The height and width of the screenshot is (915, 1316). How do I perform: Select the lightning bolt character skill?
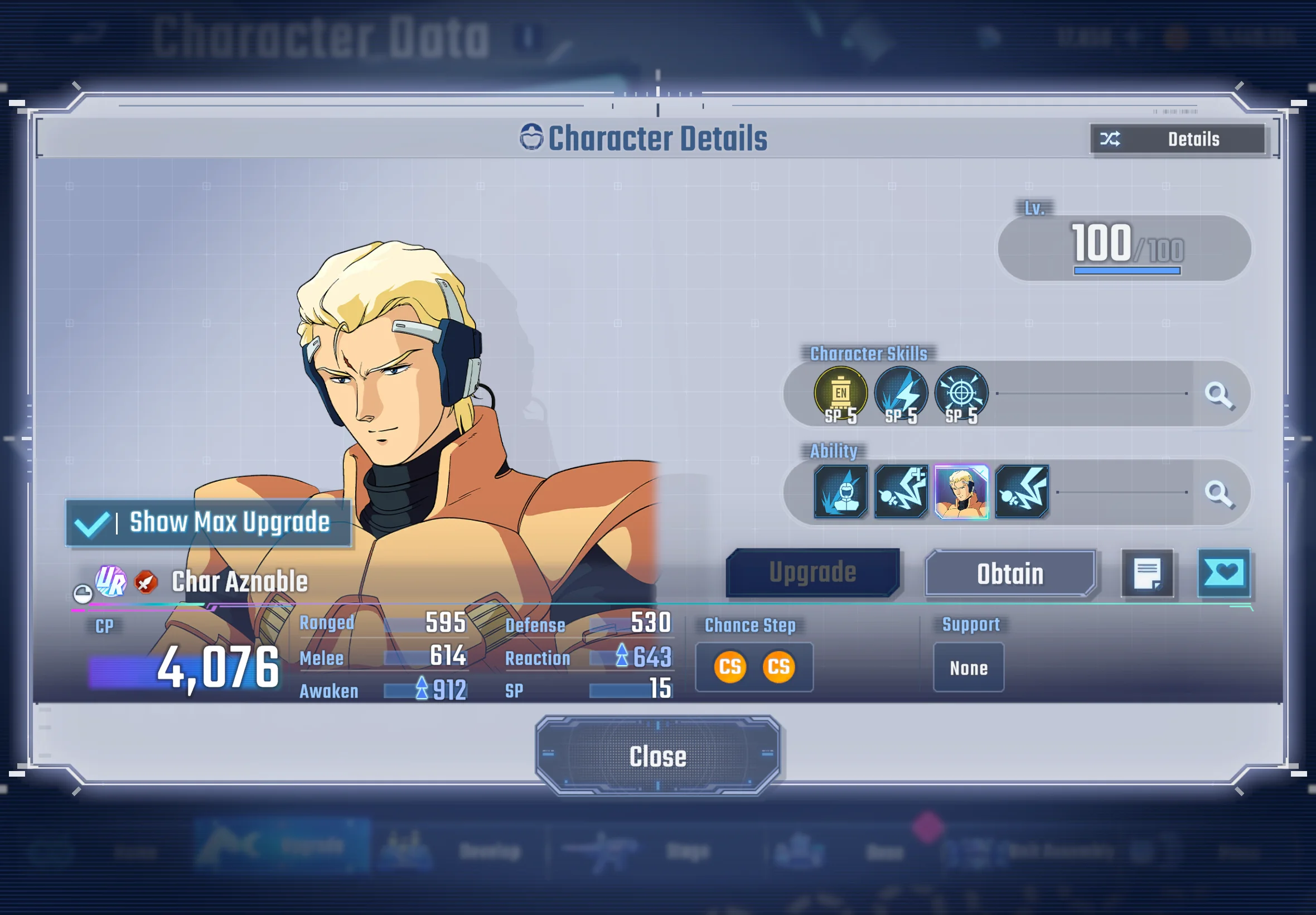(901, 394)
